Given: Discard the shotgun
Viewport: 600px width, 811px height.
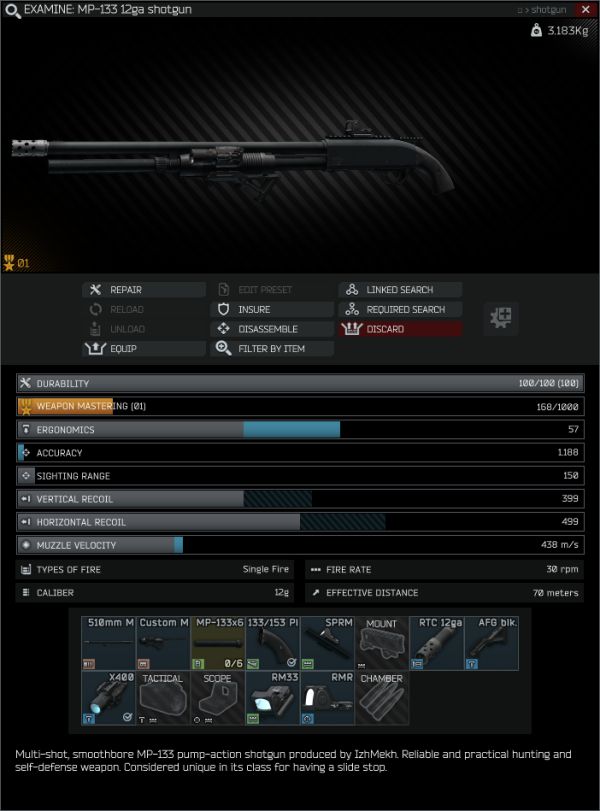Looking at the screenshot, I should 400,329.
